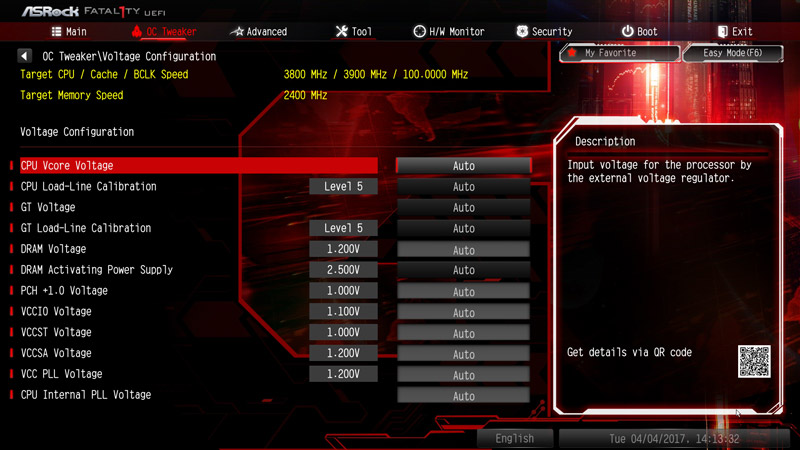This screenshot has height=450, width=800.
Task: Click the QR code for details
Action: tap(754, 361)
